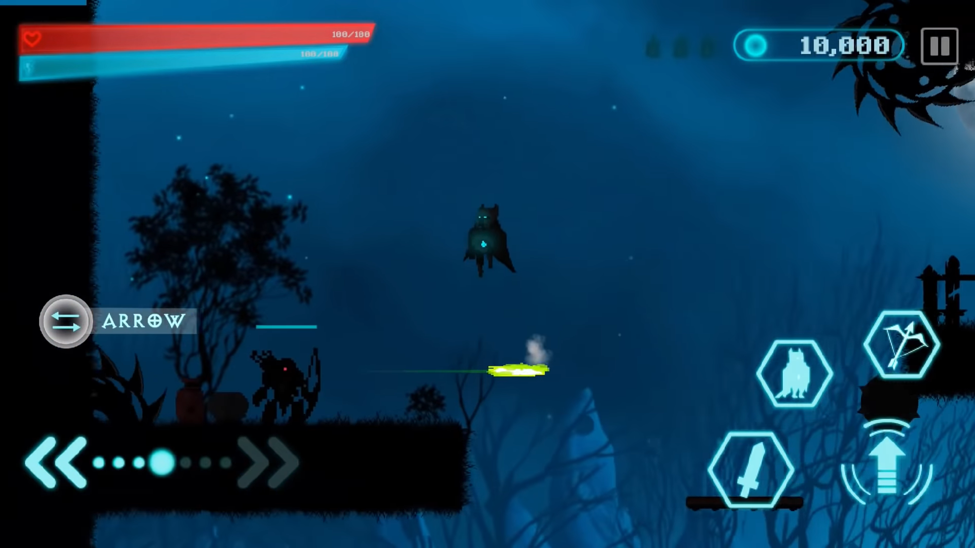
Task: Pause the game
Action: tap(939, 46)
